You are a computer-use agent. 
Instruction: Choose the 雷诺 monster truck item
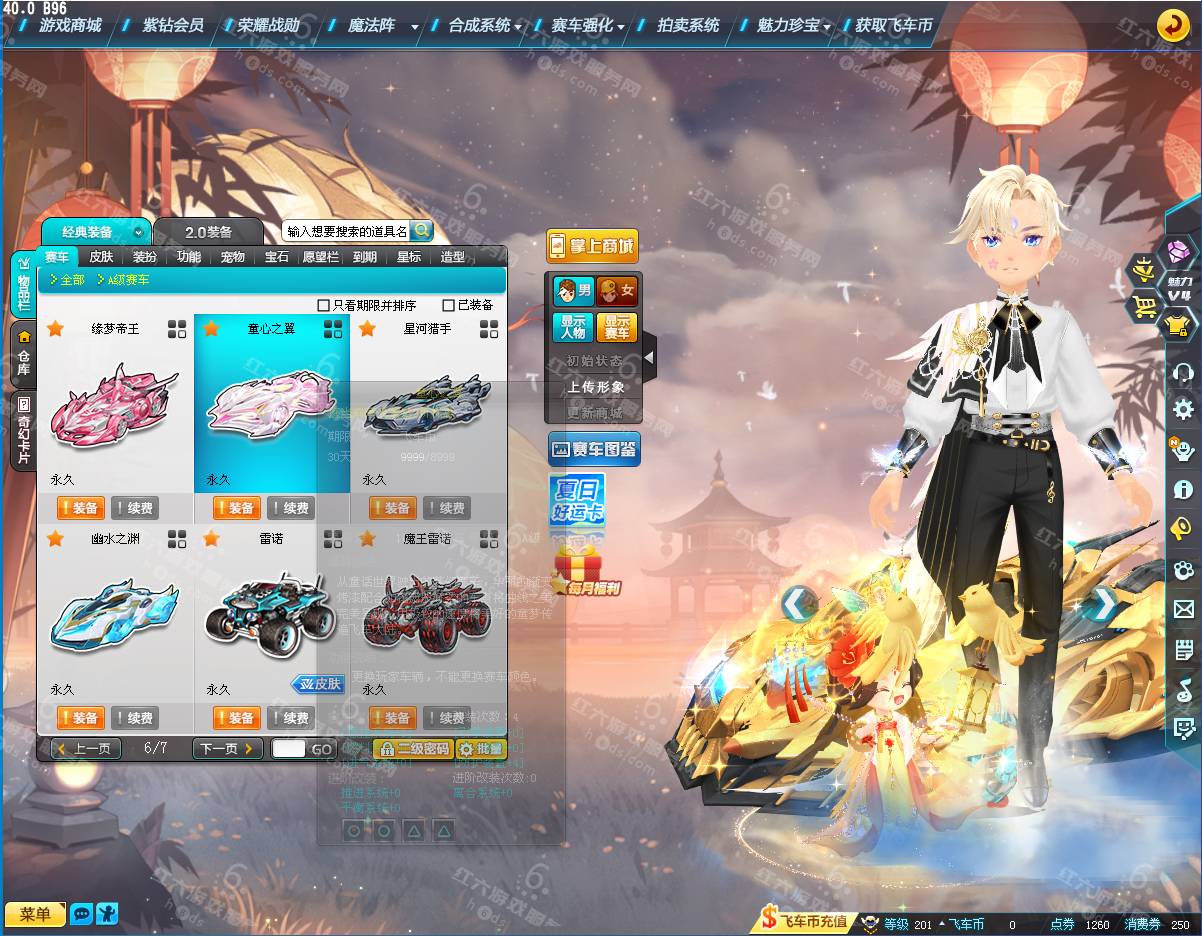click(x=271, y=615)
